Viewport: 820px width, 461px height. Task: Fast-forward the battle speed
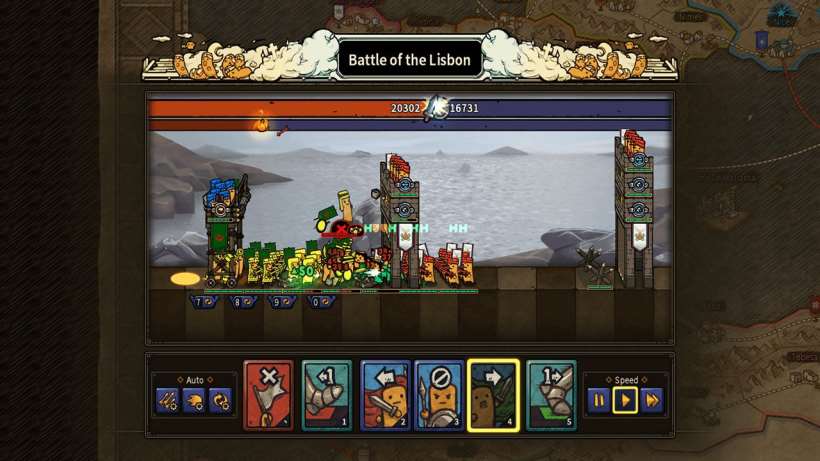click(x=652, y=401)
